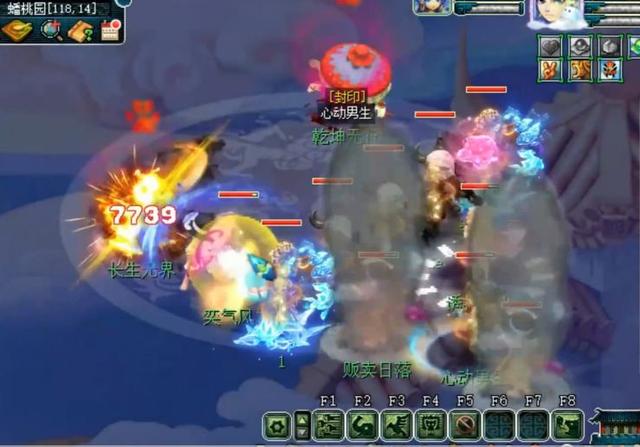Click the grey heart buff icon
640x447 pixels.
tap(550, 46)
